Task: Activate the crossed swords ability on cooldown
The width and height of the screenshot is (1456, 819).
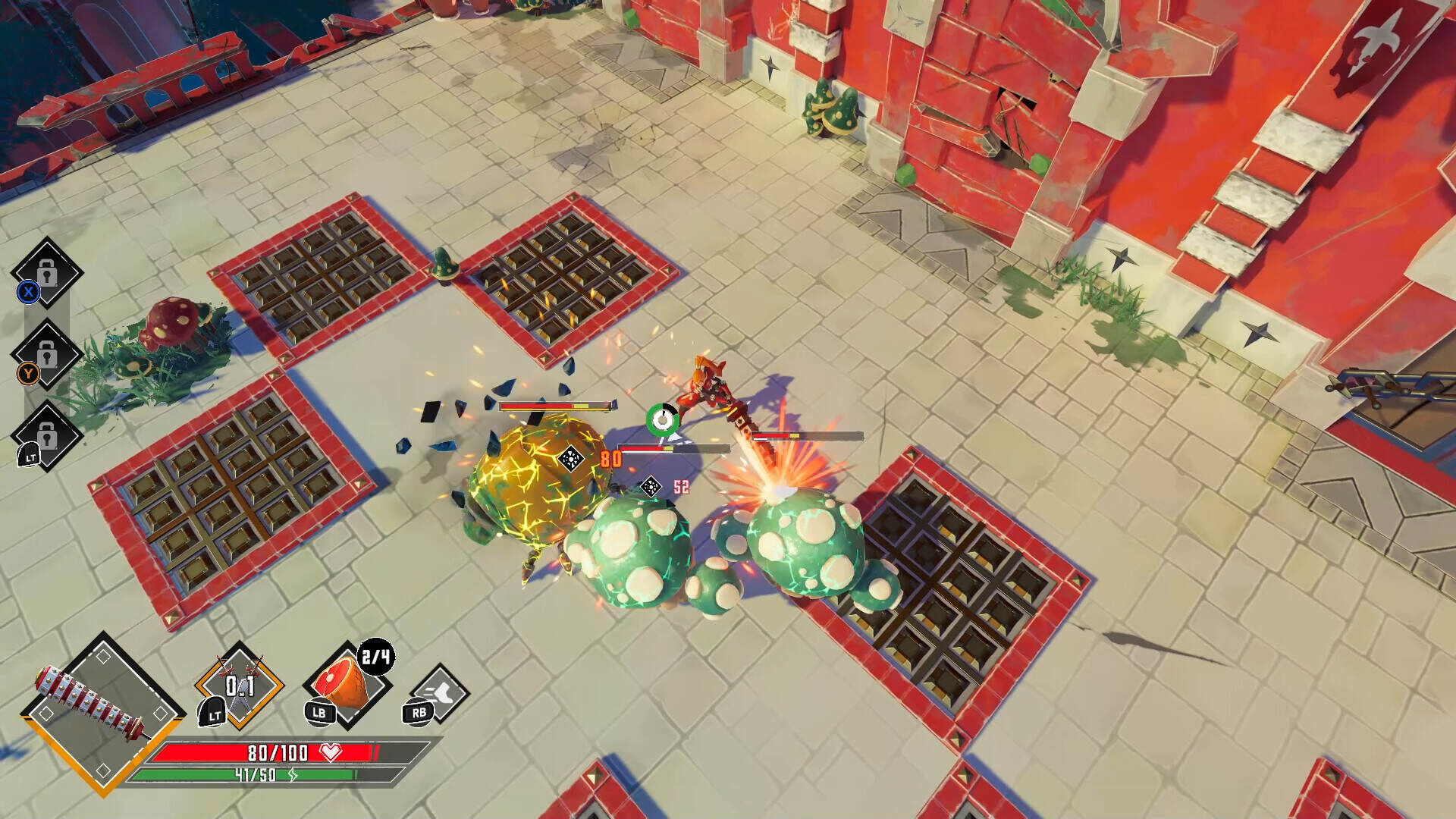Action: (240, 686)
